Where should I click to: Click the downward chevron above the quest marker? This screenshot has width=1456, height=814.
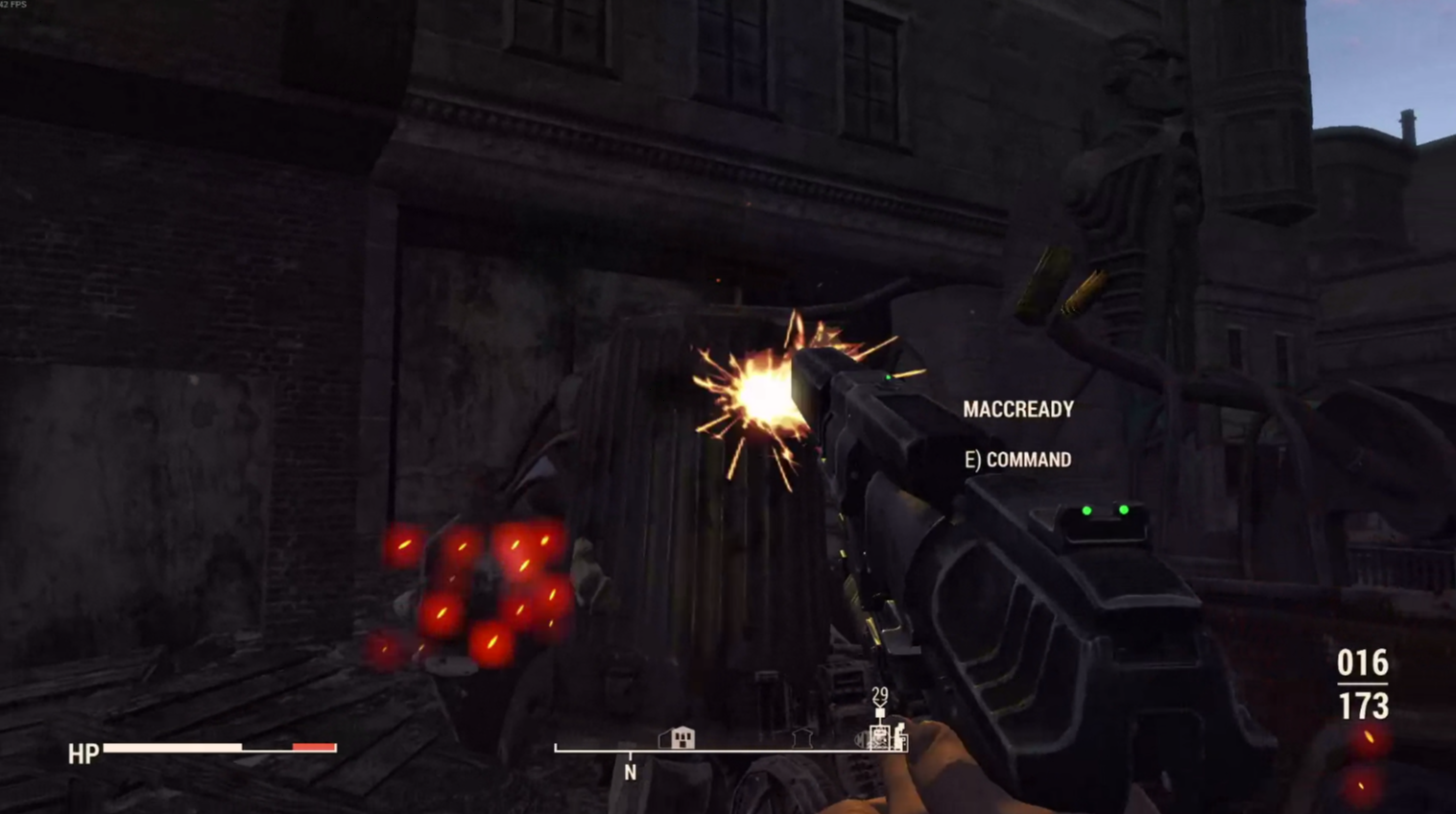tap(878, 704)
